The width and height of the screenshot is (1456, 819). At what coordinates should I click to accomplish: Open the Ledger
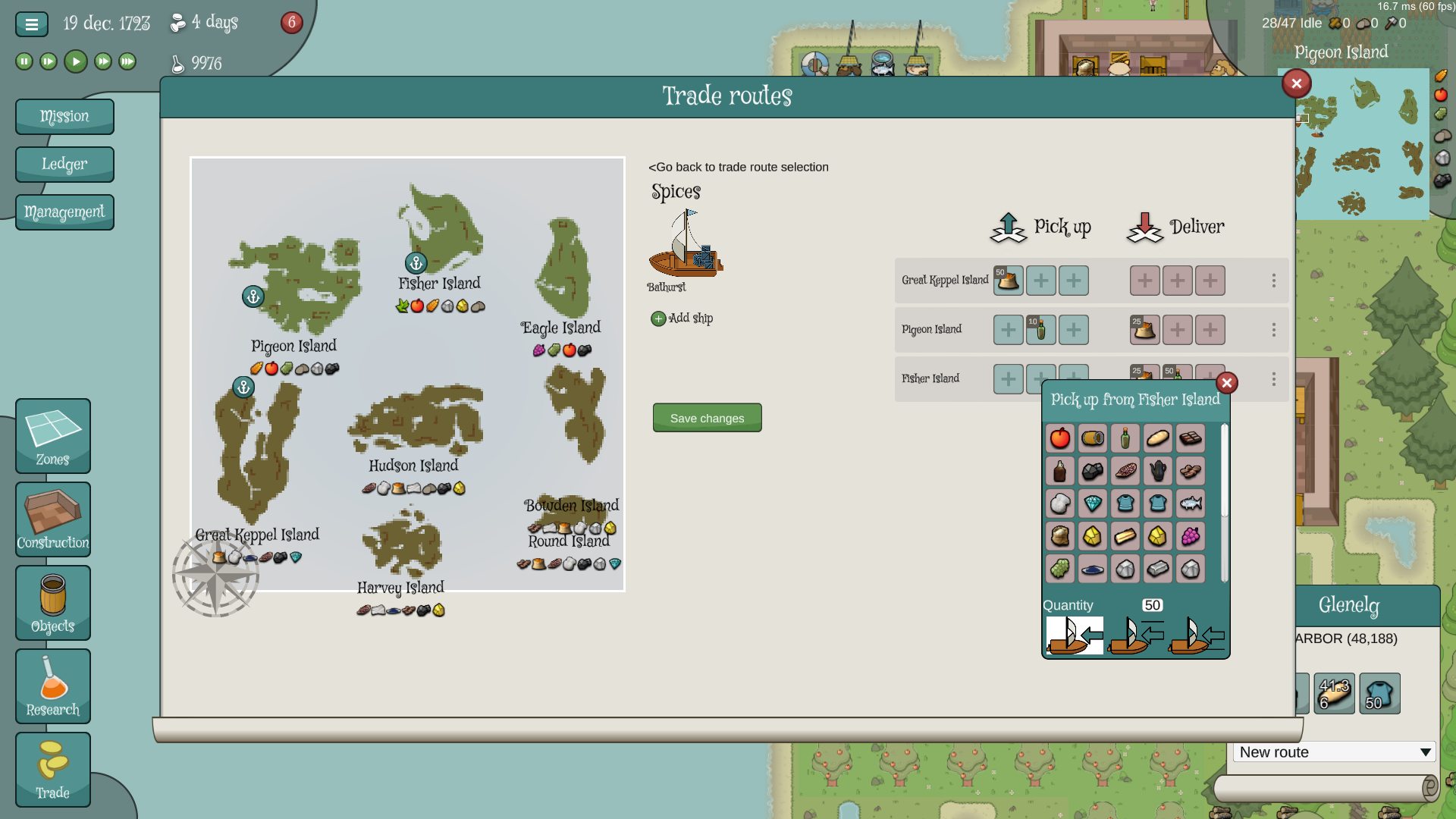[x=64, y=165]
